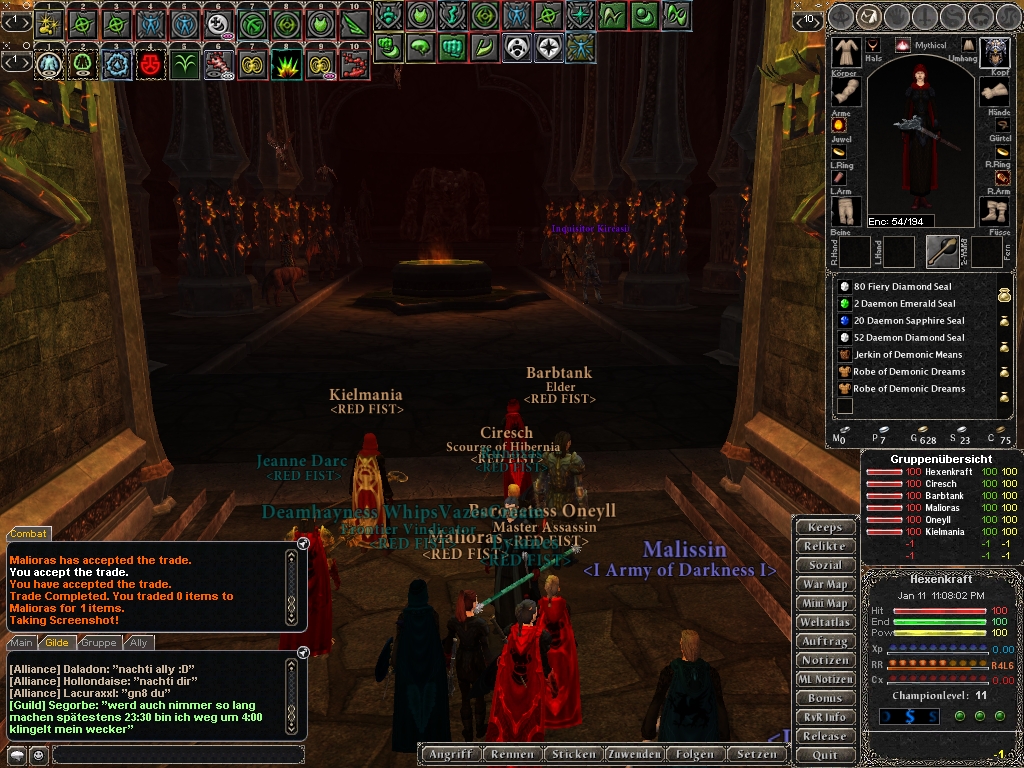The image size is (1024, 768).
Task: Open the smiley emote button
Action: pyautogui.click(x=38, y=755)
